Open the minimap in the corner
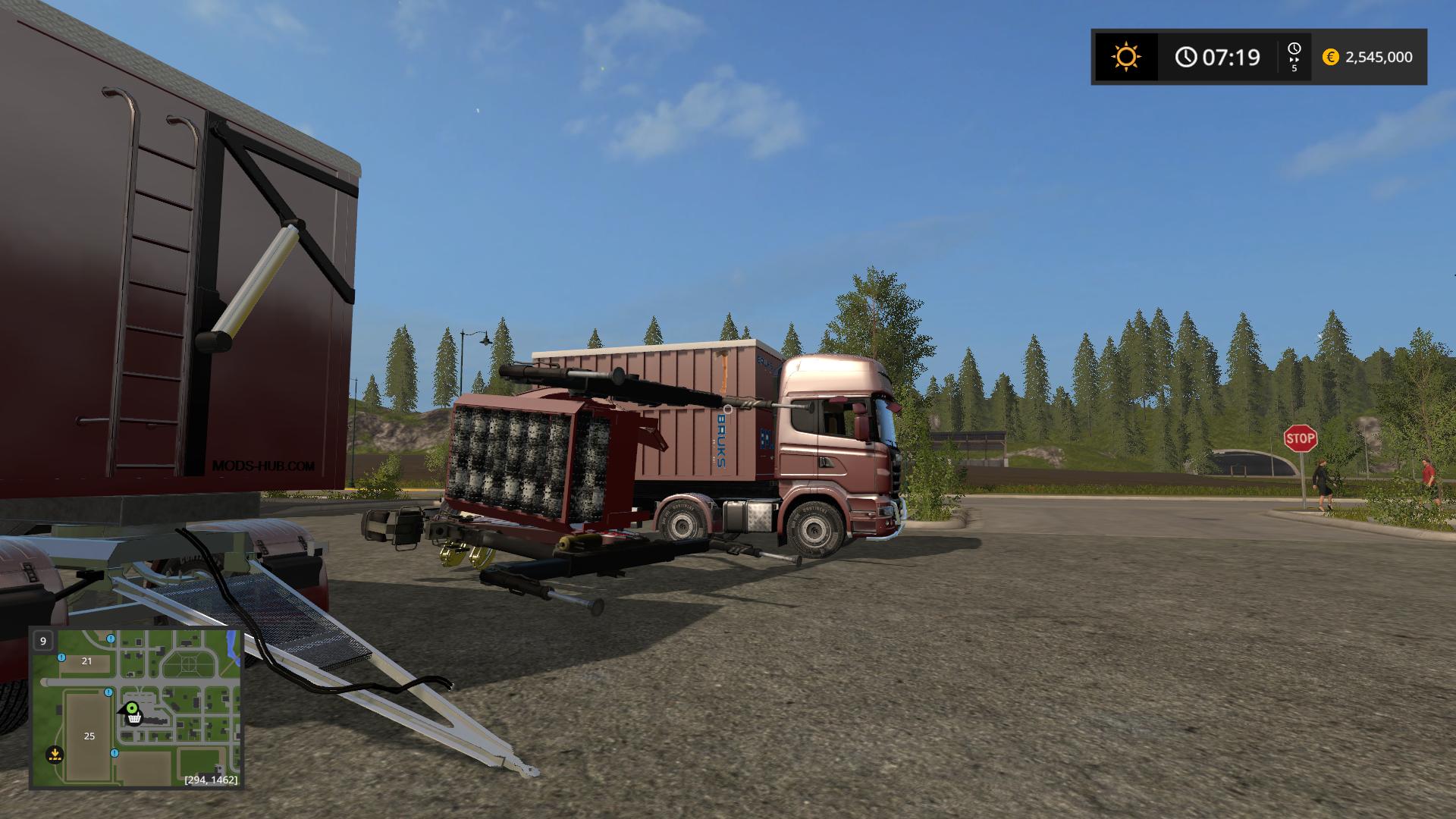This screenshot has width=1456, height=819. click(x=136, y=708)
